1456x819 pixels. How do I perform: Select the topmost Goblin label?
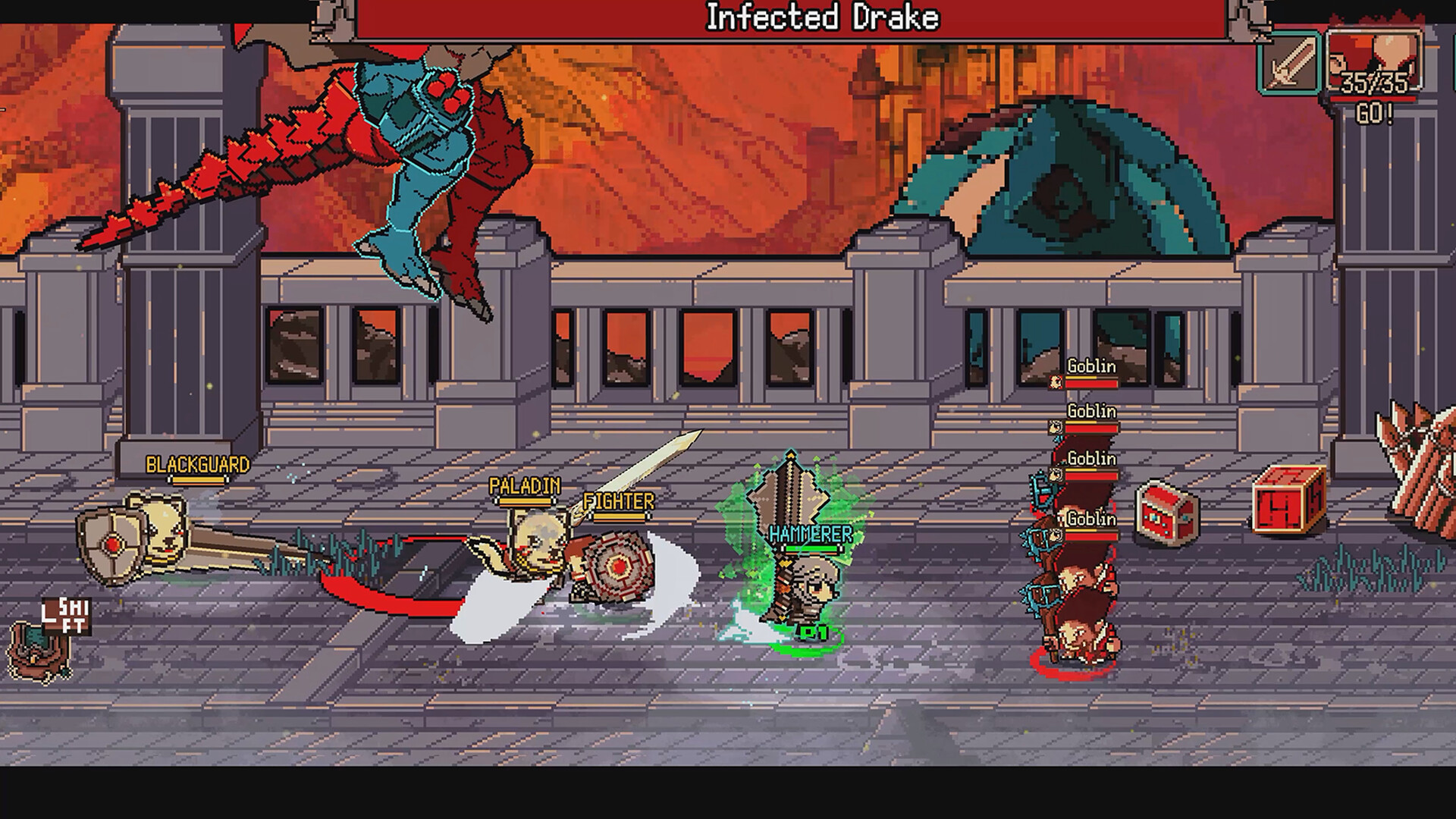click(1090, 366)
